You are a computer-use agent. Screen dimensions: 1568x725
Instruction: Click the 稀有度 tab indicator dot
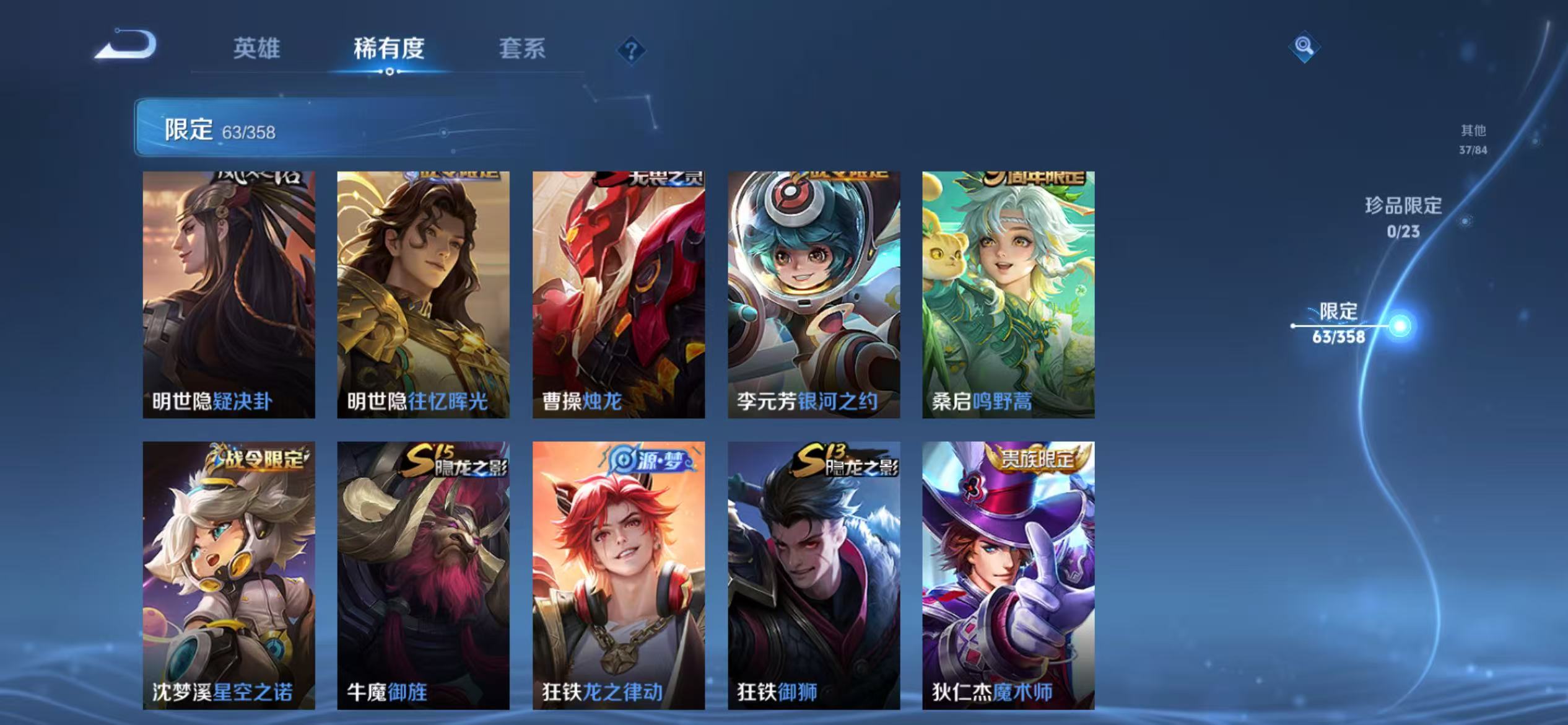click(390, 72)
